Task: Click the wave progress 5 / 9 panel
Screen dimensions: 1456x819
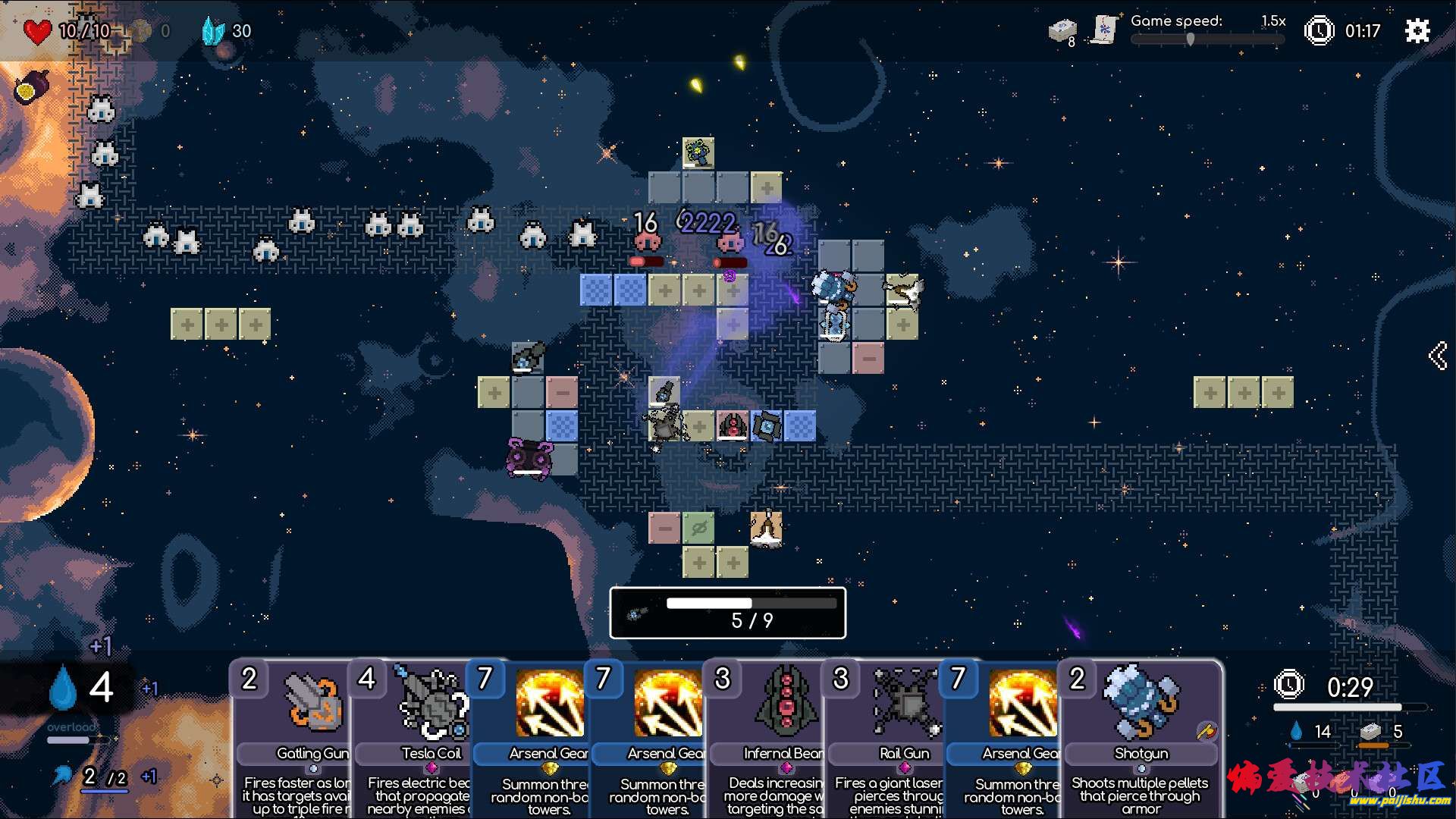Action: click(x=727, y=613)
